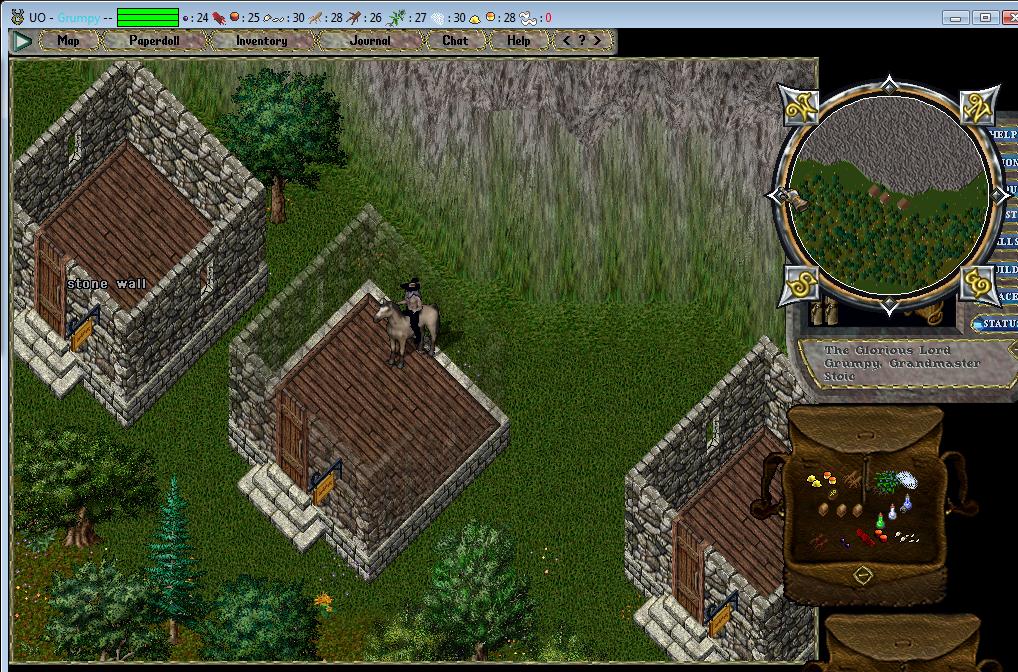The image size is (1018, 672).
Task: Click the question mark between the arrows
Action: (582, 41)
